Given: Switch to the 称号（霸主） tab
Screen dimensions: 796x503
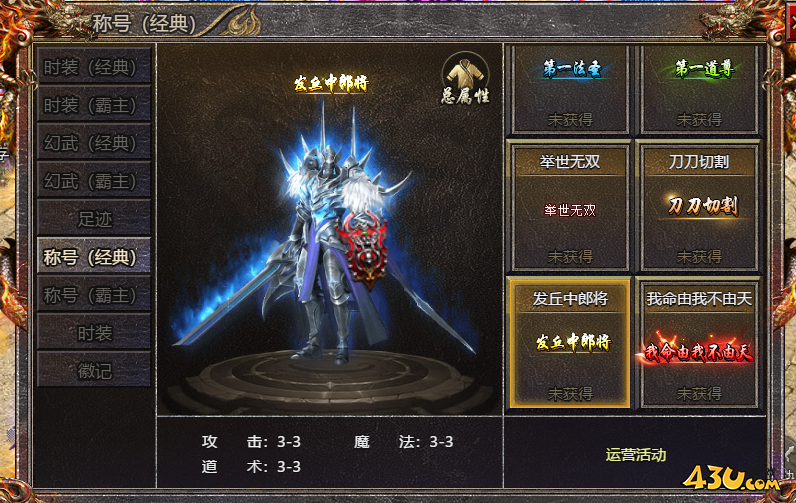Looking at the screenshot, I should pyautogui.click(x=94, y=295).
